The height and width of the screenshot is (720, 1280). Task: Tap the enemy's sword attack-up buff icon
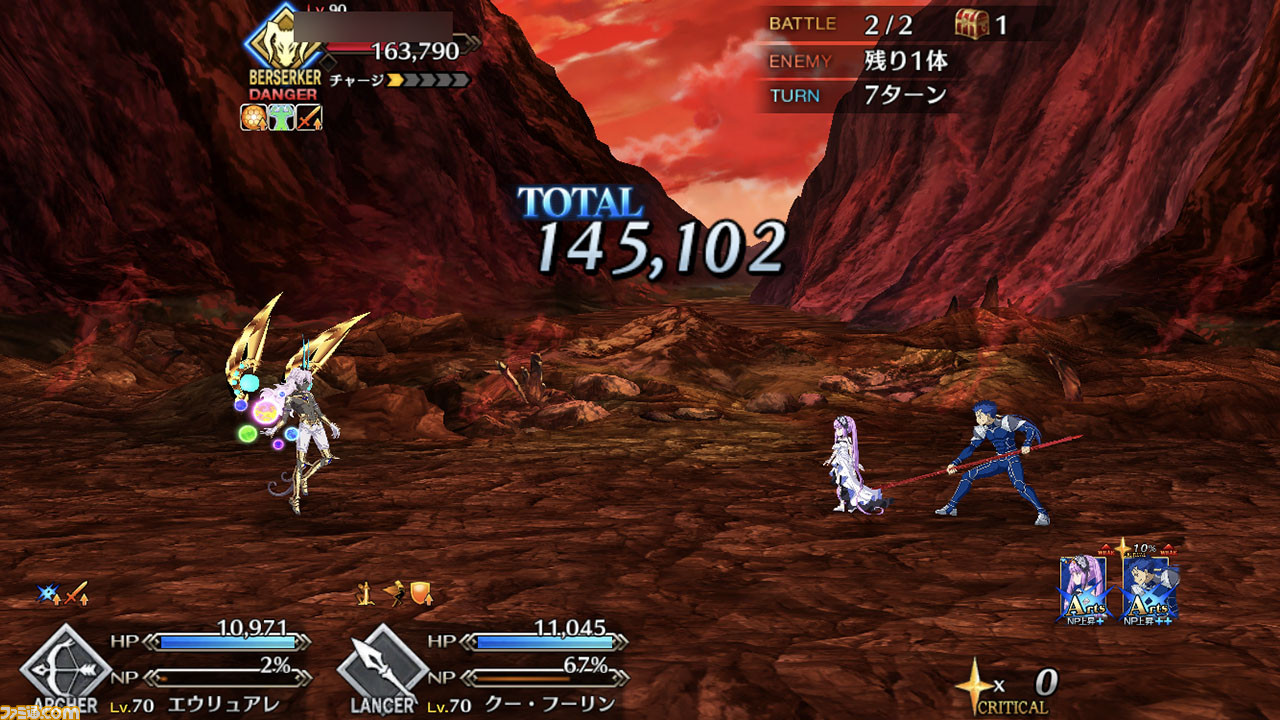coord(308,118)
